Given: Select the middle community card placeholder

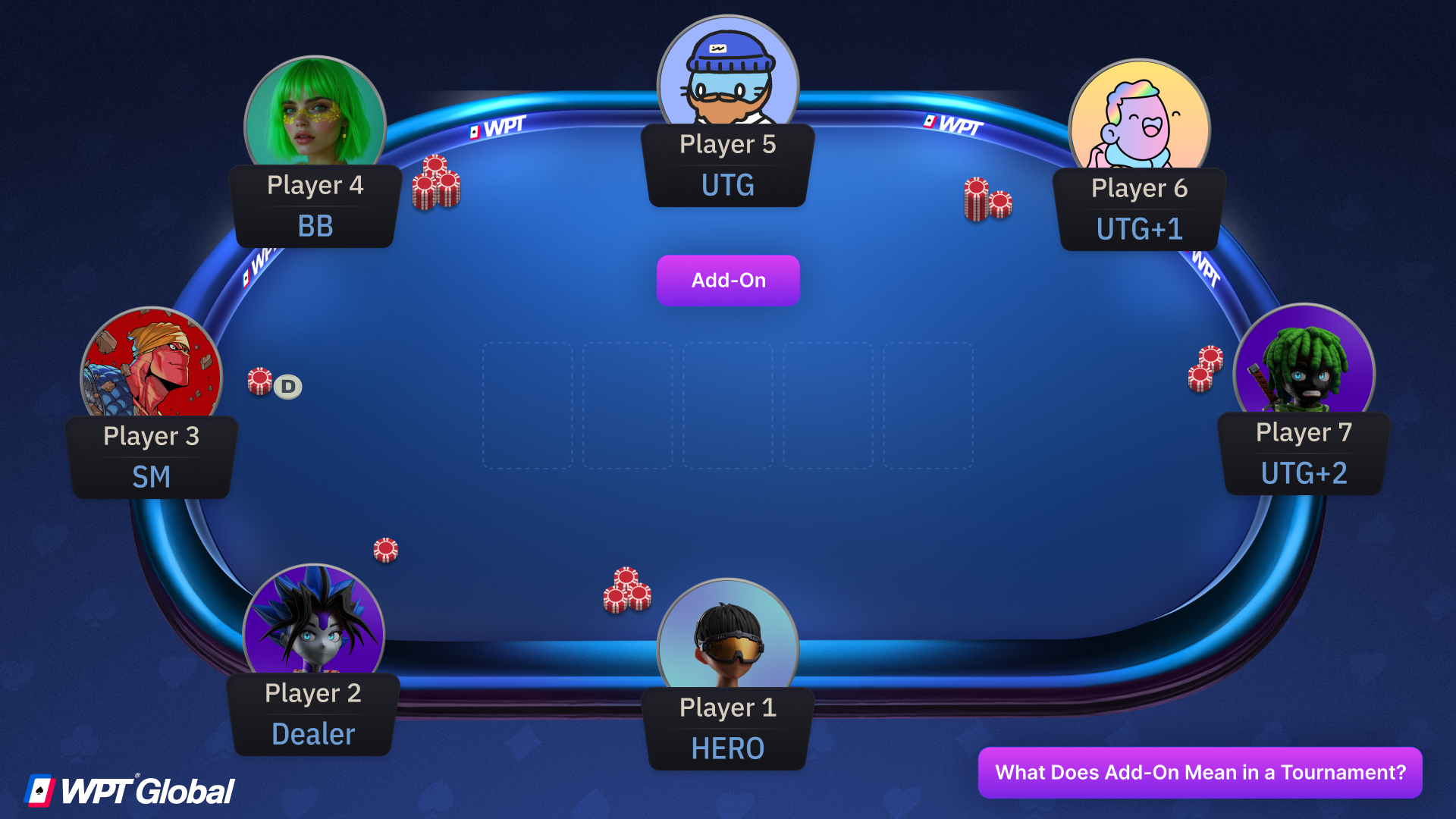Looking at the screenshot, I should pos(728,407).
